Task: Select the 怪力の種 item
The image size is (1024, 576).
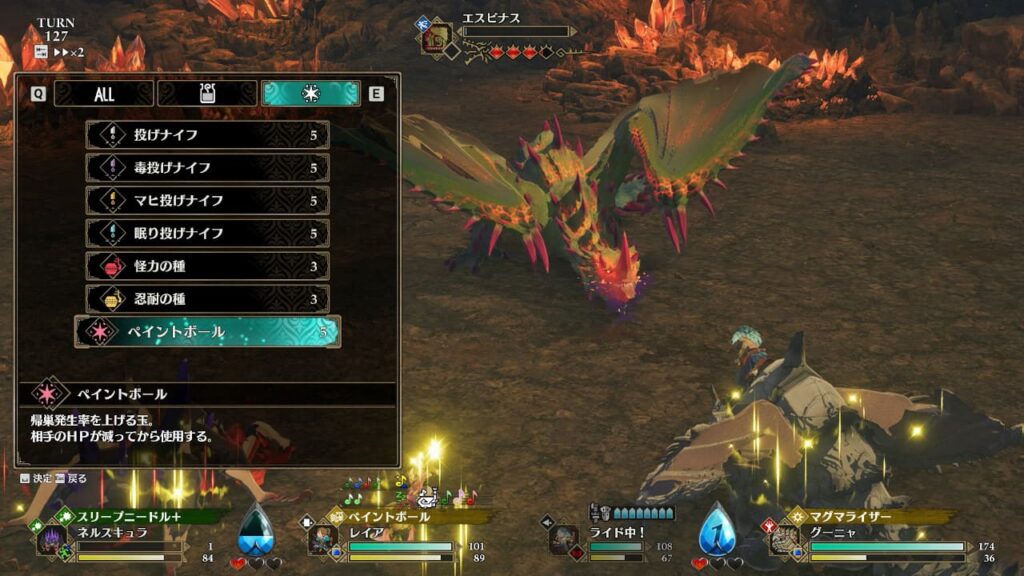Action: tap(208, 266)
